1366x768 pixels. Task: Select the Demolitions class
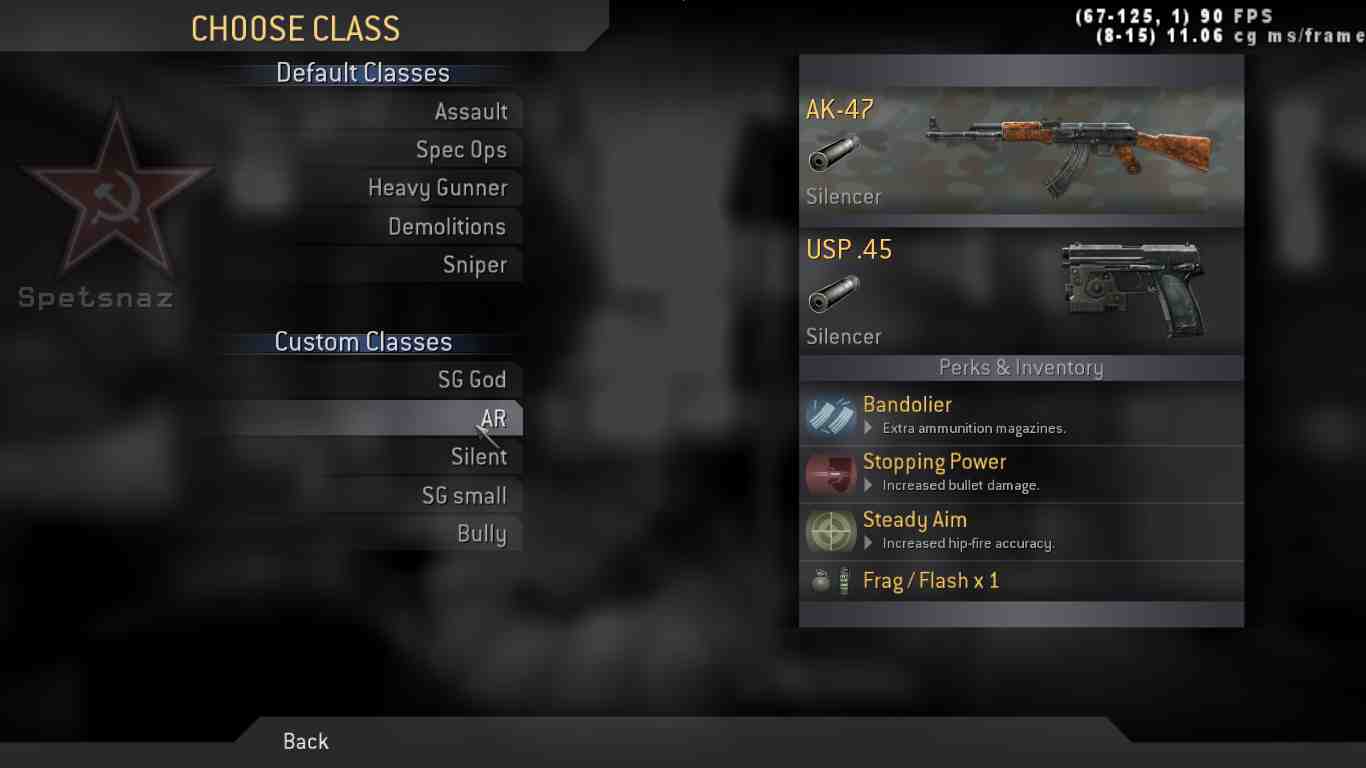[x=447, y=227]
